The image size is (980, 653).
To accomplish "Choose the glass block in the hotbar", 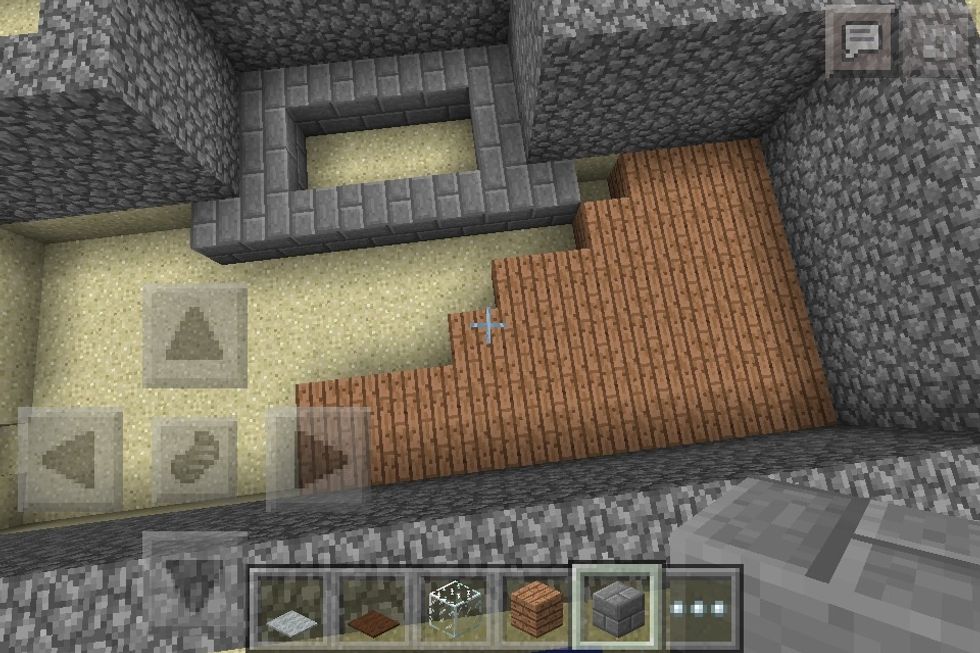I will point(453,608).
